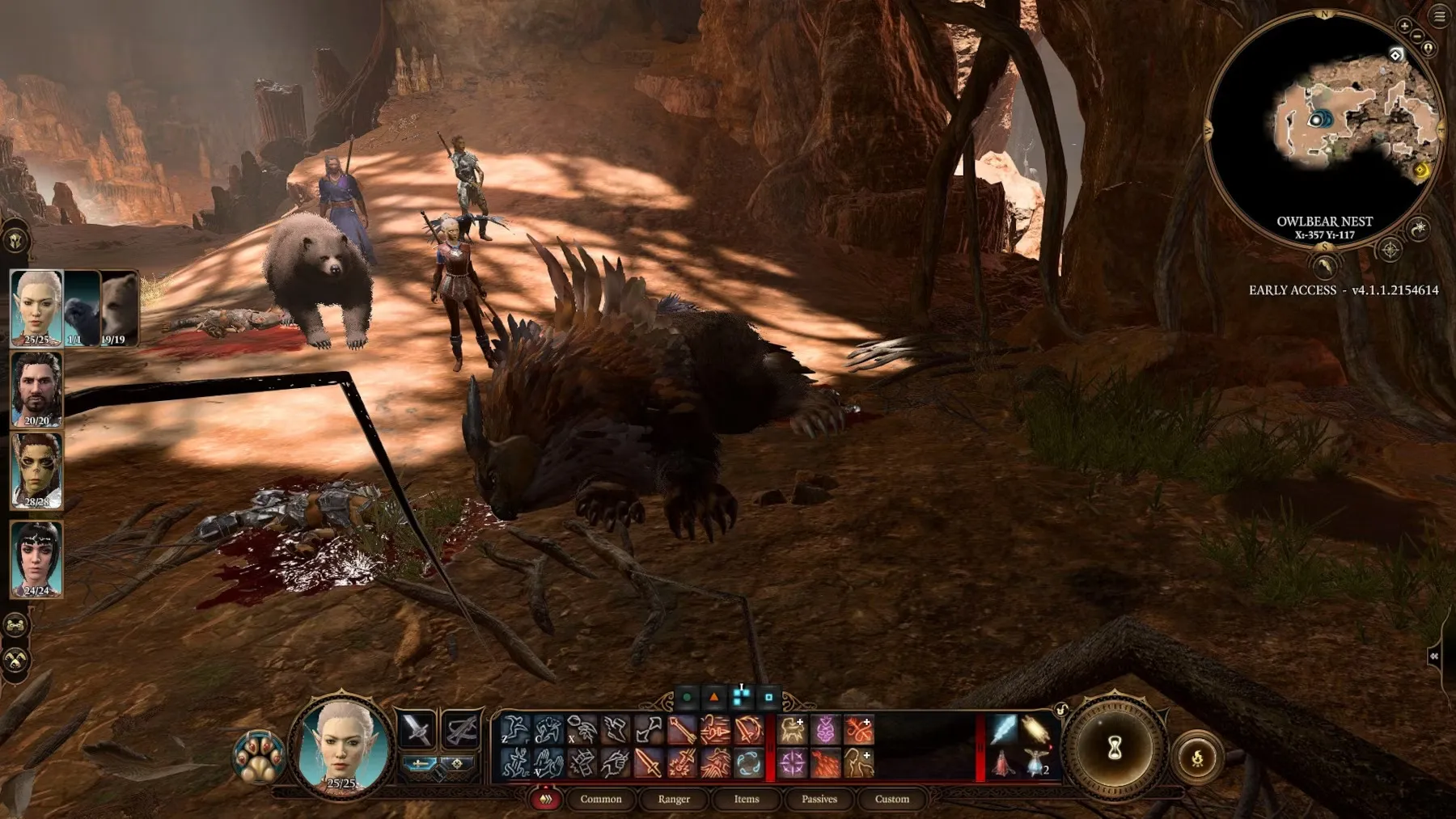Switch to the Common hotbar tab
Viewport: 1456px width, 819px height.
(600, 799)
